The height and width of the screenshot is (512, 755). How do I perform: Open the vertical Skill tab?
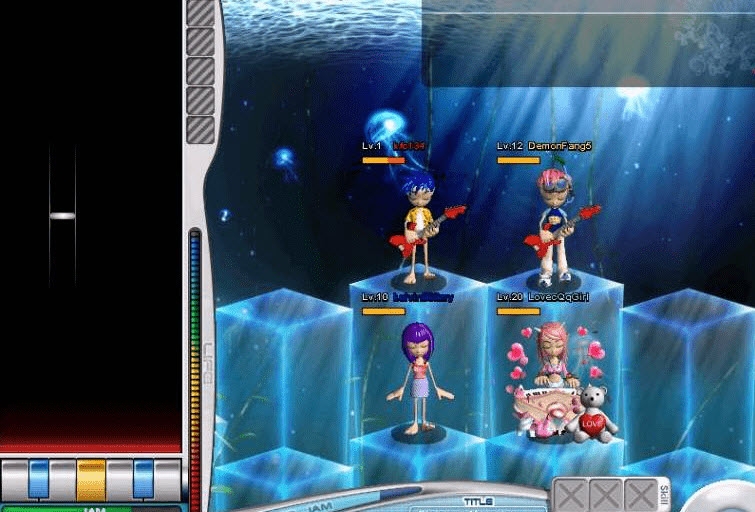click(x=665, y=494)
